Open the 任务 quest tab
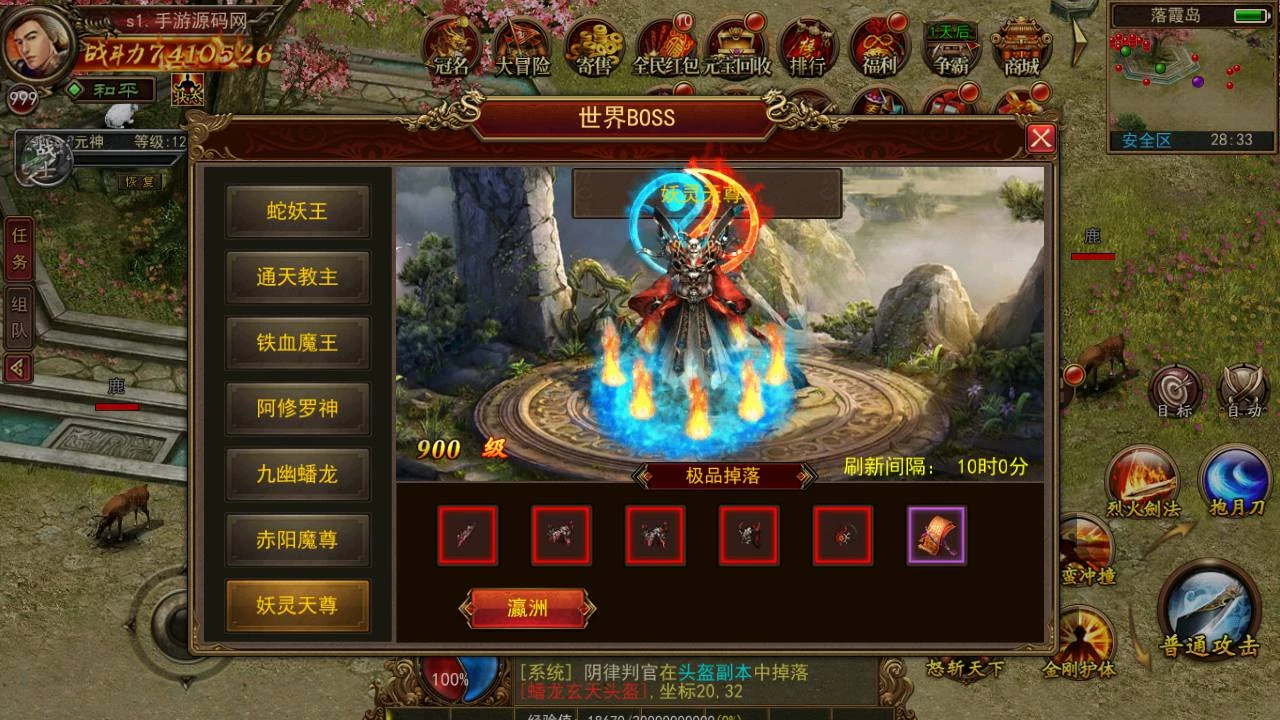Image resolution: width=1280 pixels, height=720 pixels. click(19, 251)
